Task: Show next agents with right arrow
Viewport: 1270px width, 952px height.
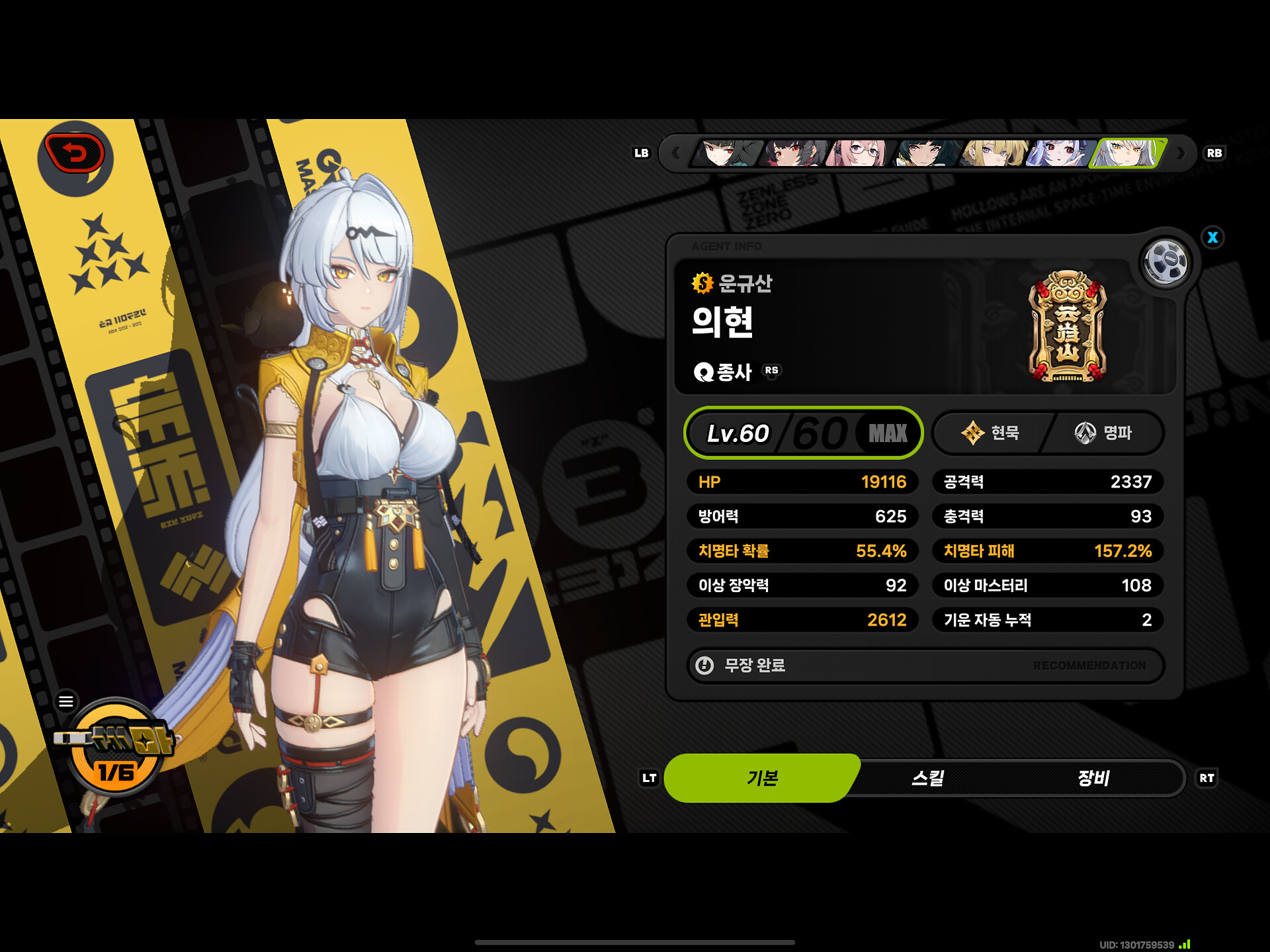Action: 1181,153
